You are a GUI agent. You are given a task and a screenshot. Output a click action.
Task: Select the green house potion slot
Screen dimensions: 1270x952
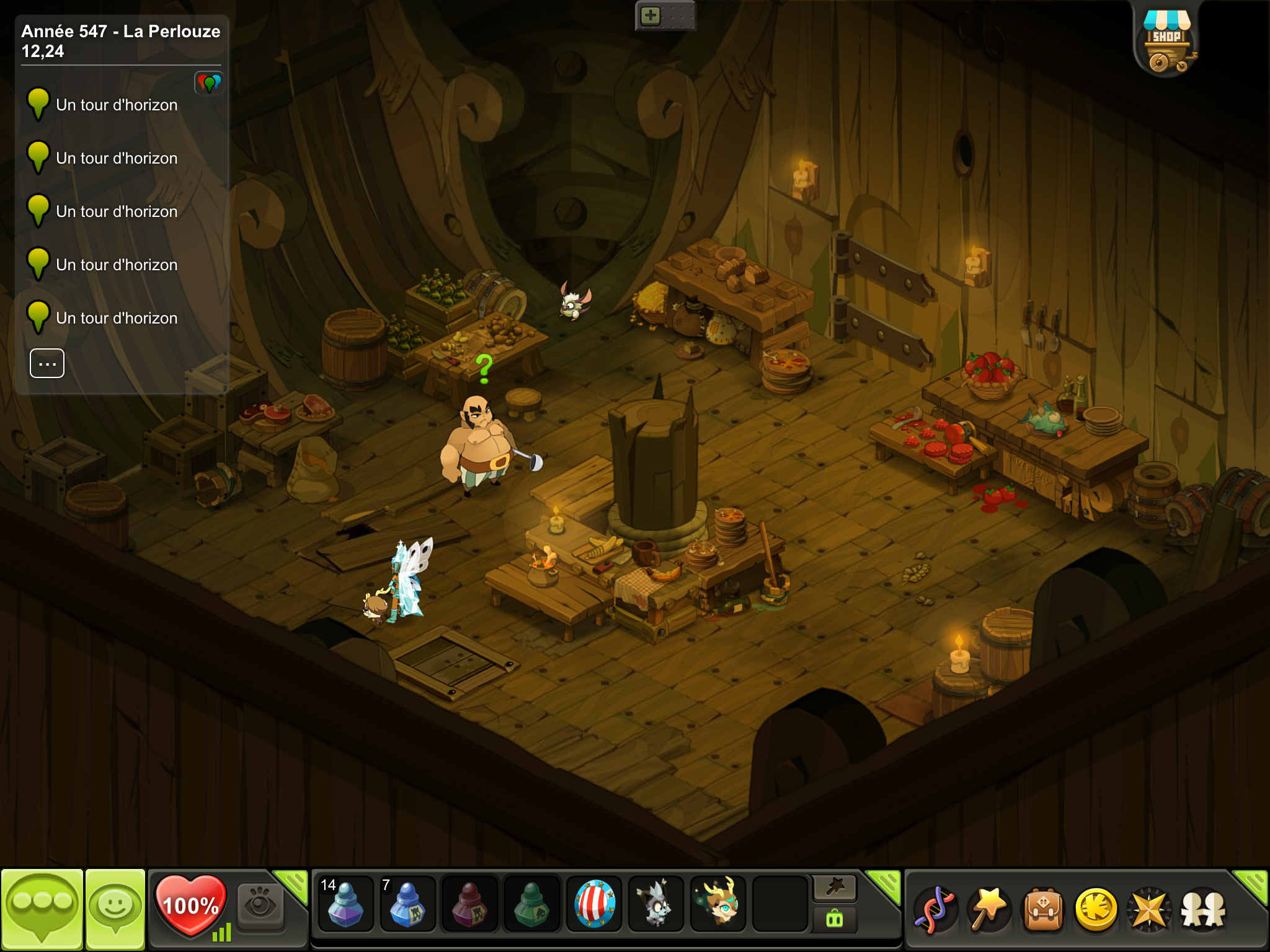click(531, 904)
